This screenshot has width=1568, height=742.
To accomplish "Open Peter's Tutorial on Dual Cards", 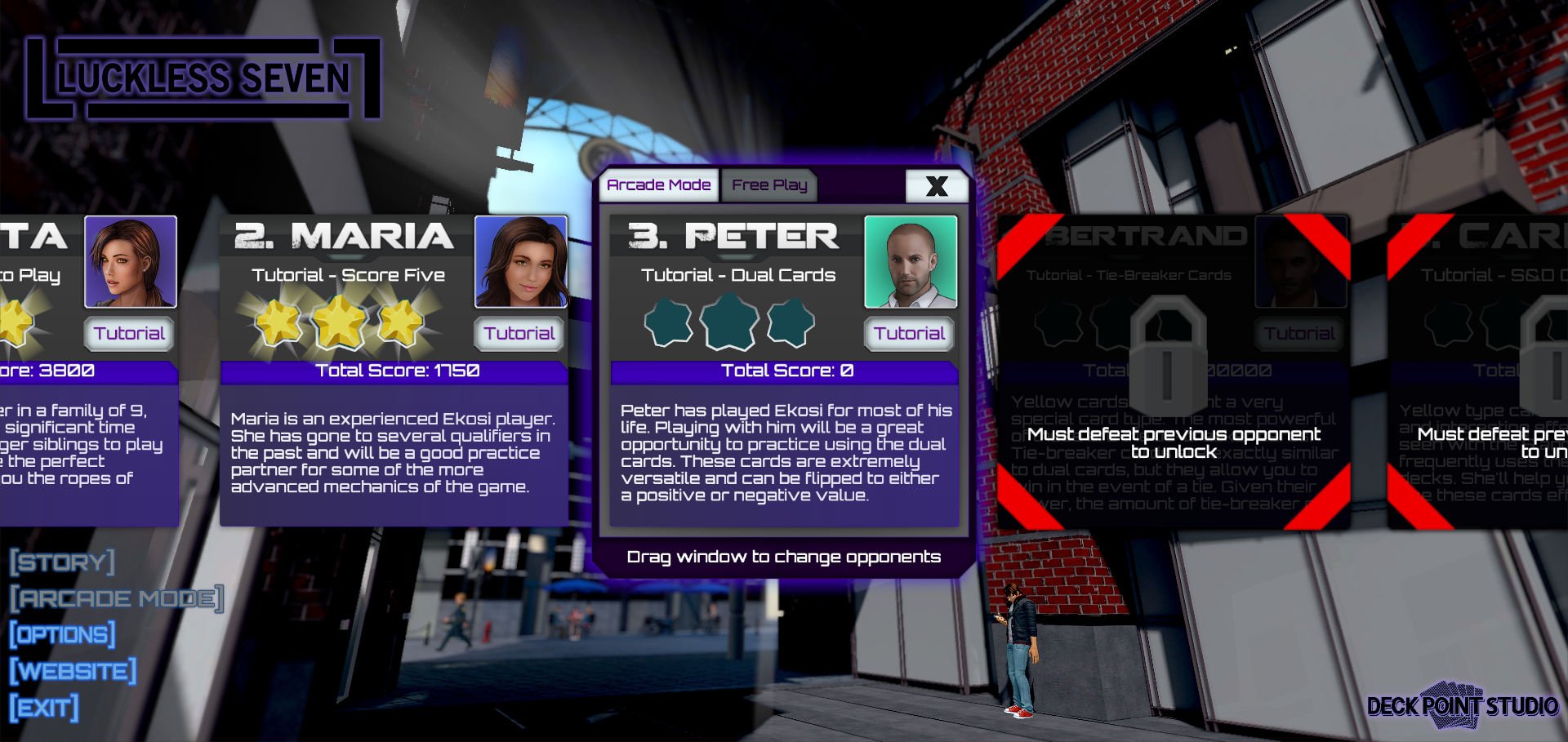I will (909, 333).
